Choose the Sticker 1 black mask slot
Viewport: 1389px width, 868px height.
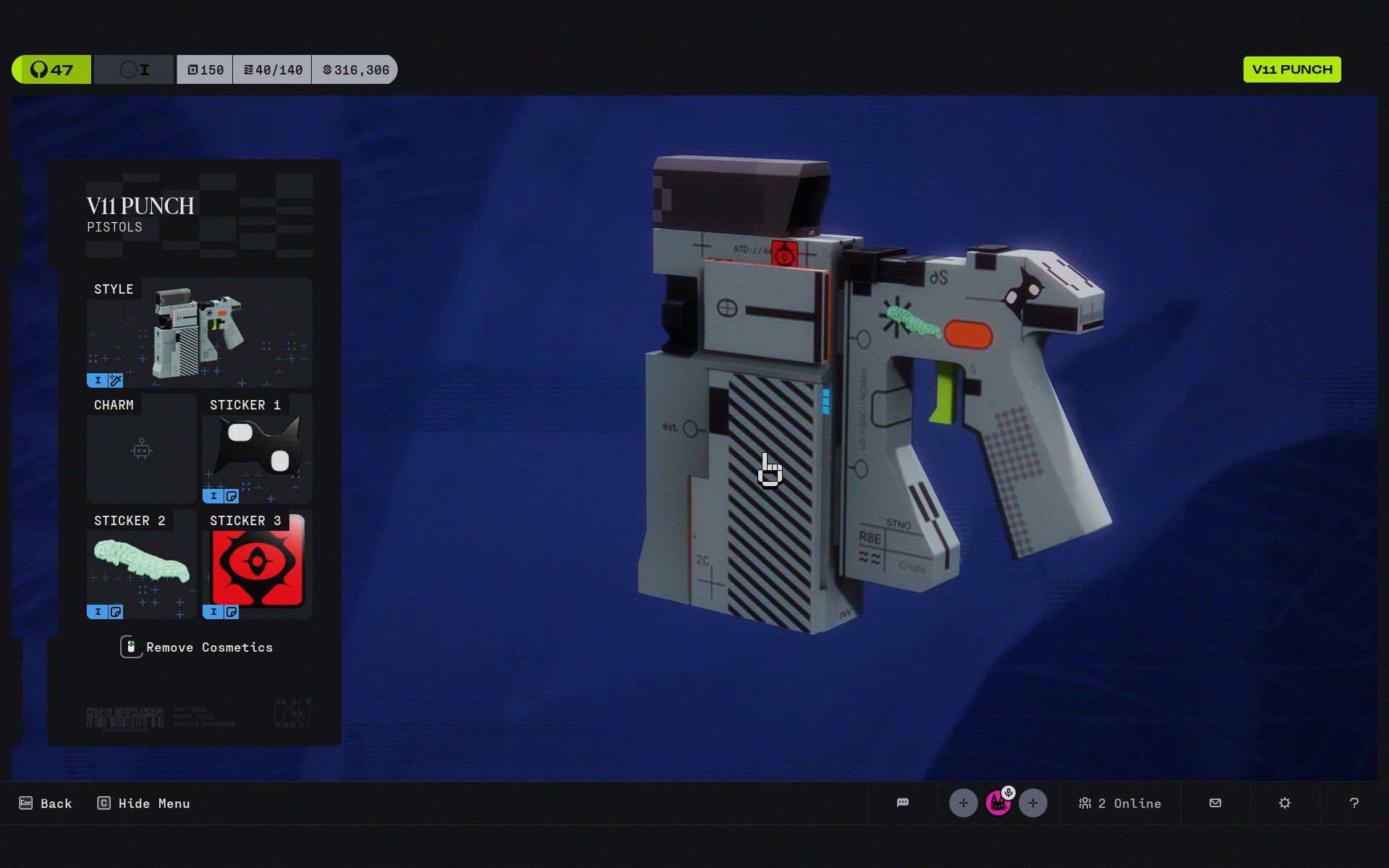258,449
